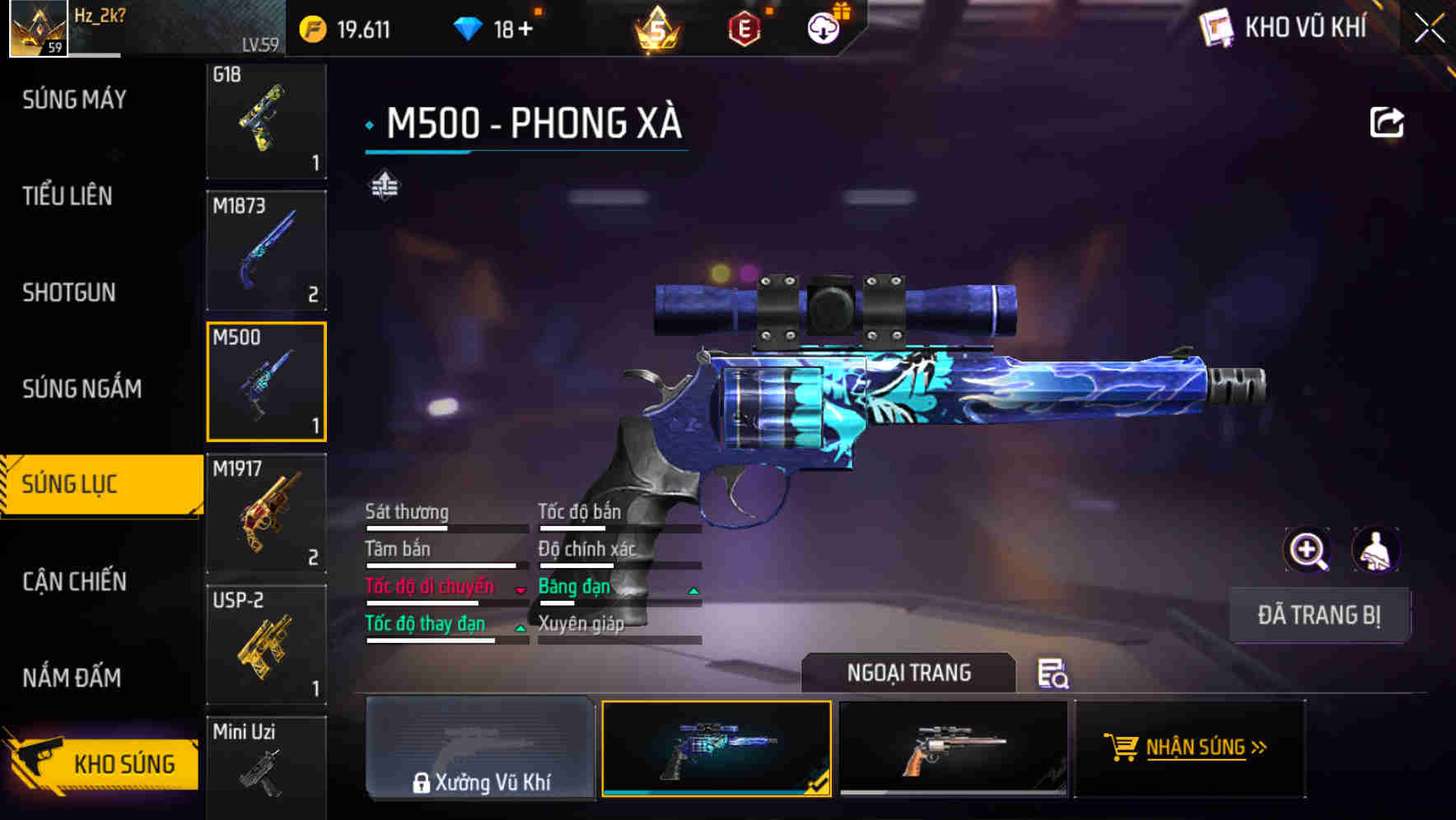This screenshot has height=820, width=1456.
Task: Select the SÚNG NGẮM category
Action: click(x=80, y=389)
